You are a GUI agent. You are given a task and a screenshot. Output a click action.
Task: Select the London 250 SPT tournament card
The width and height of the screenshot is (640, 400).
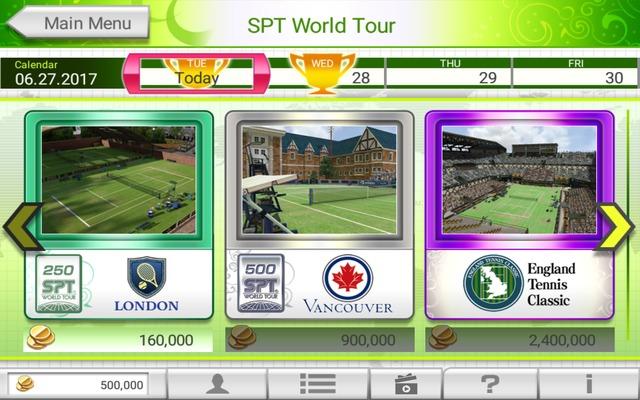(x=119, y=214)
